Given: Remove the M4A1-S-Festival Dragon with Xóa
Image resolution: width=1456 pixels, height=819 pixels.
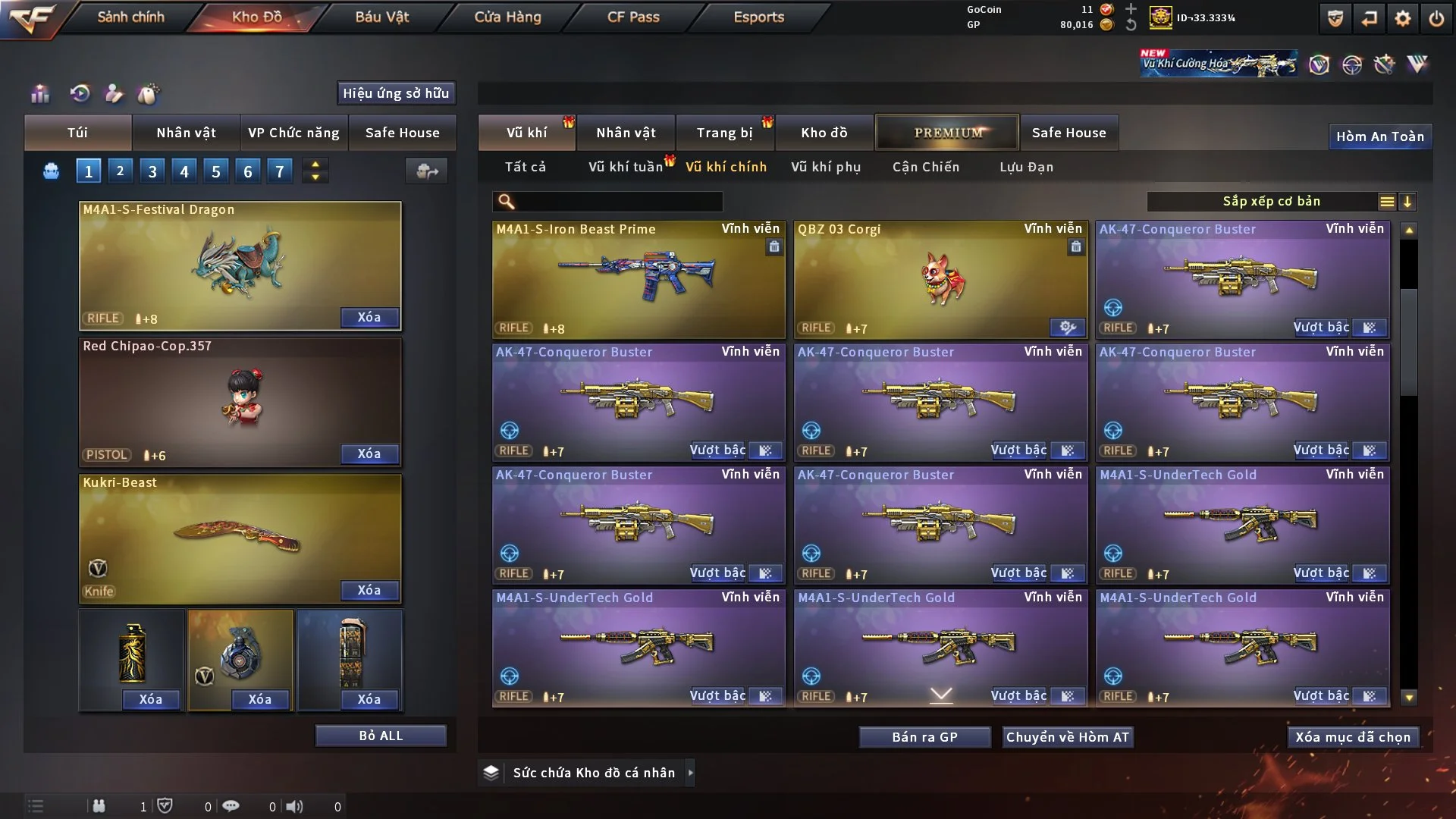Looking at the screenshot, I should tap(369, 317).
